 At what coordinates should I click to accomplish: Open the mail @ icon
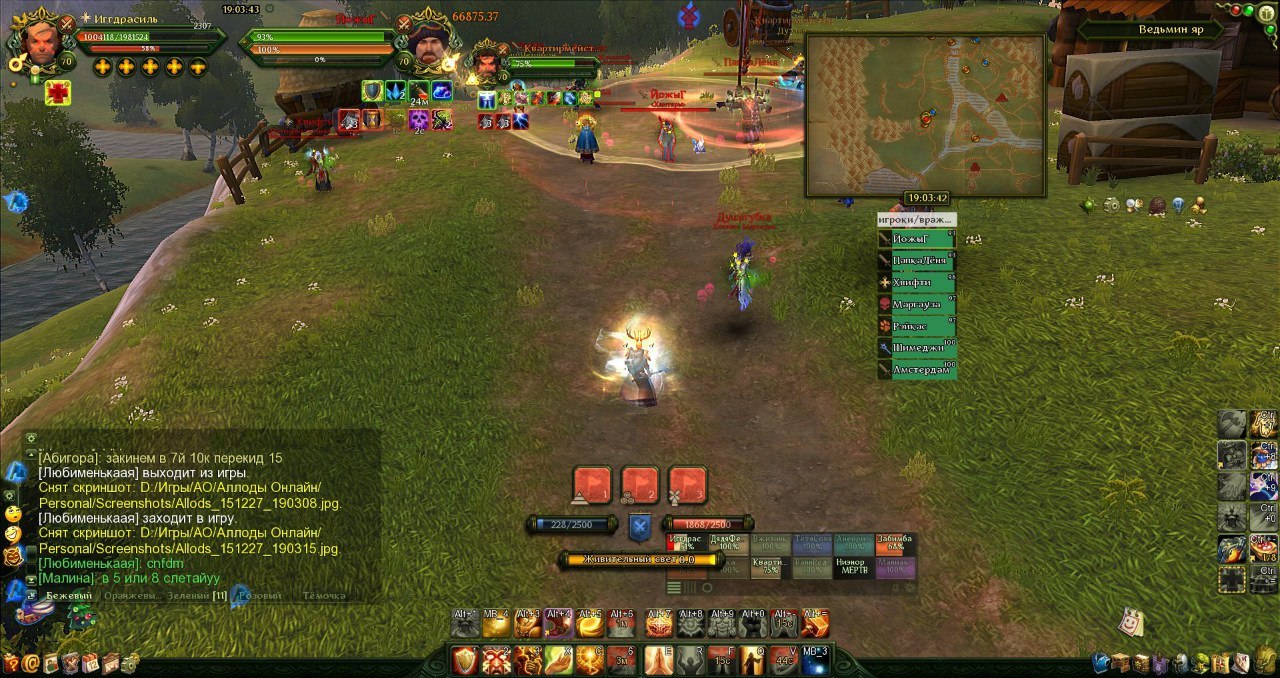click(31, 662)
